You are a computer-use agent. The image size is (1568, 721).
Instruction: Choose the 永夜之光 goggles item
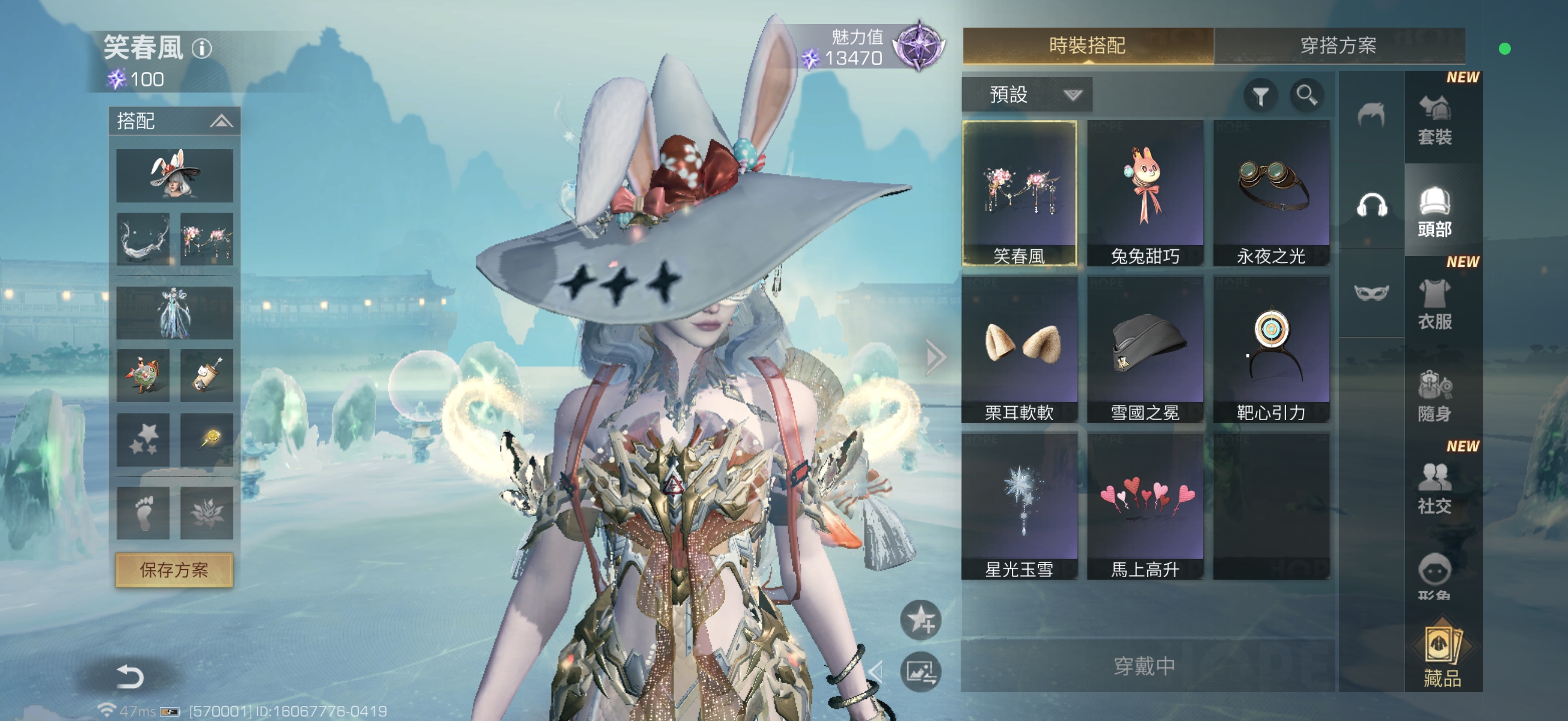(1270, 193)
